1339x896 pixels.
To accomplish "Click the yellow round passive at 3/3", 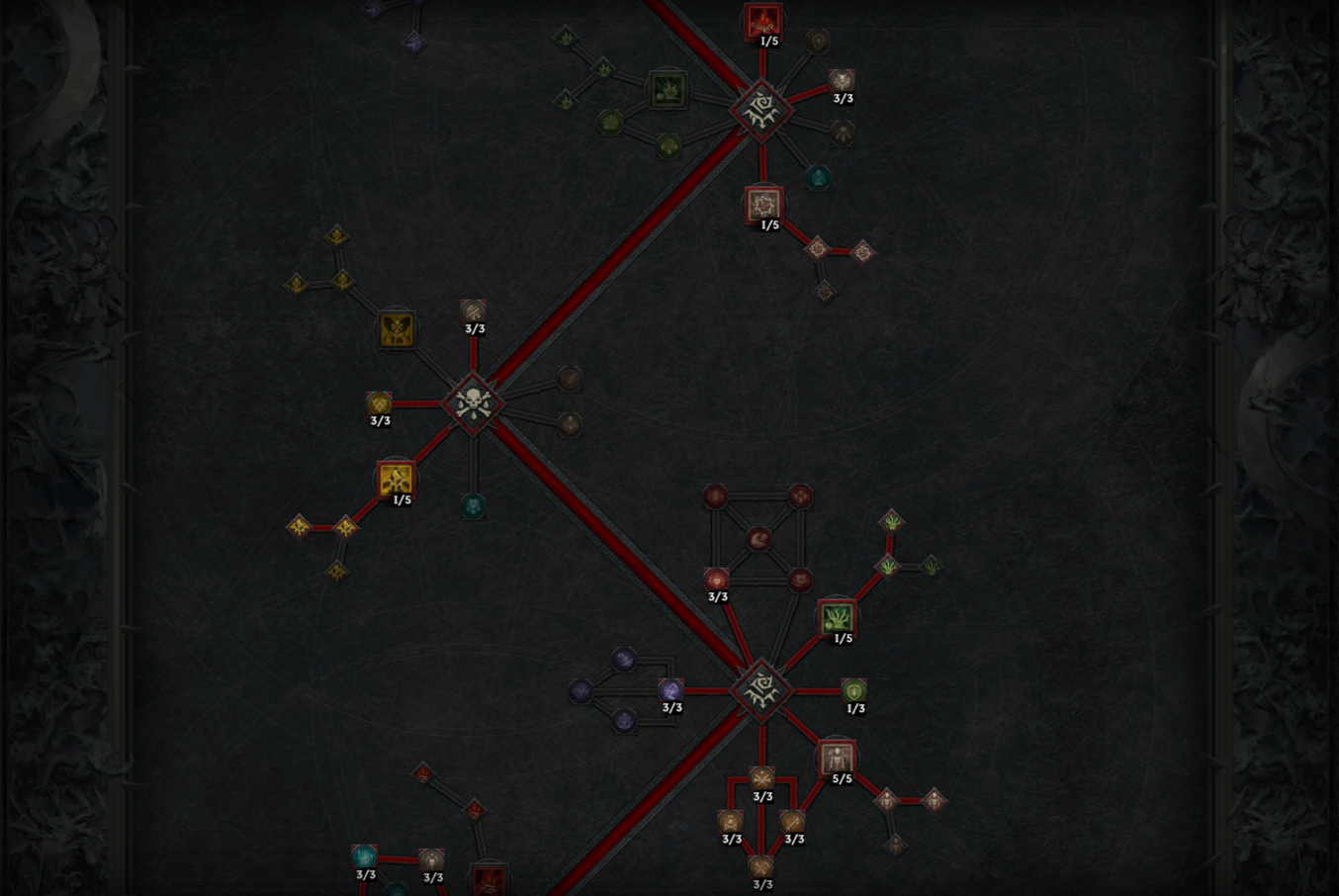I will click(x=380, y=403).
